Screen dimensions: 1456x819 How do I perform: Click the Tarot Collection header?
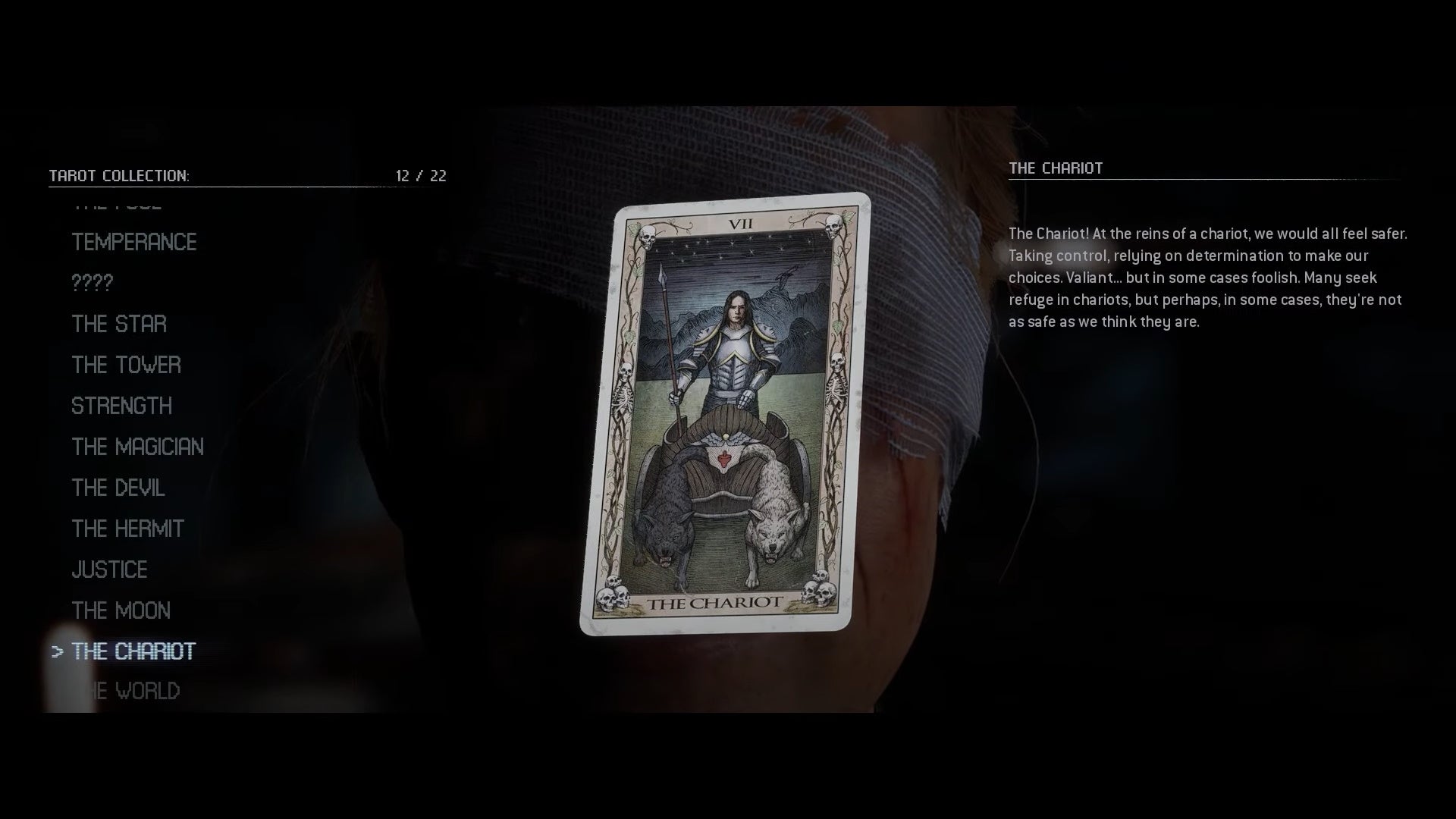119,175
